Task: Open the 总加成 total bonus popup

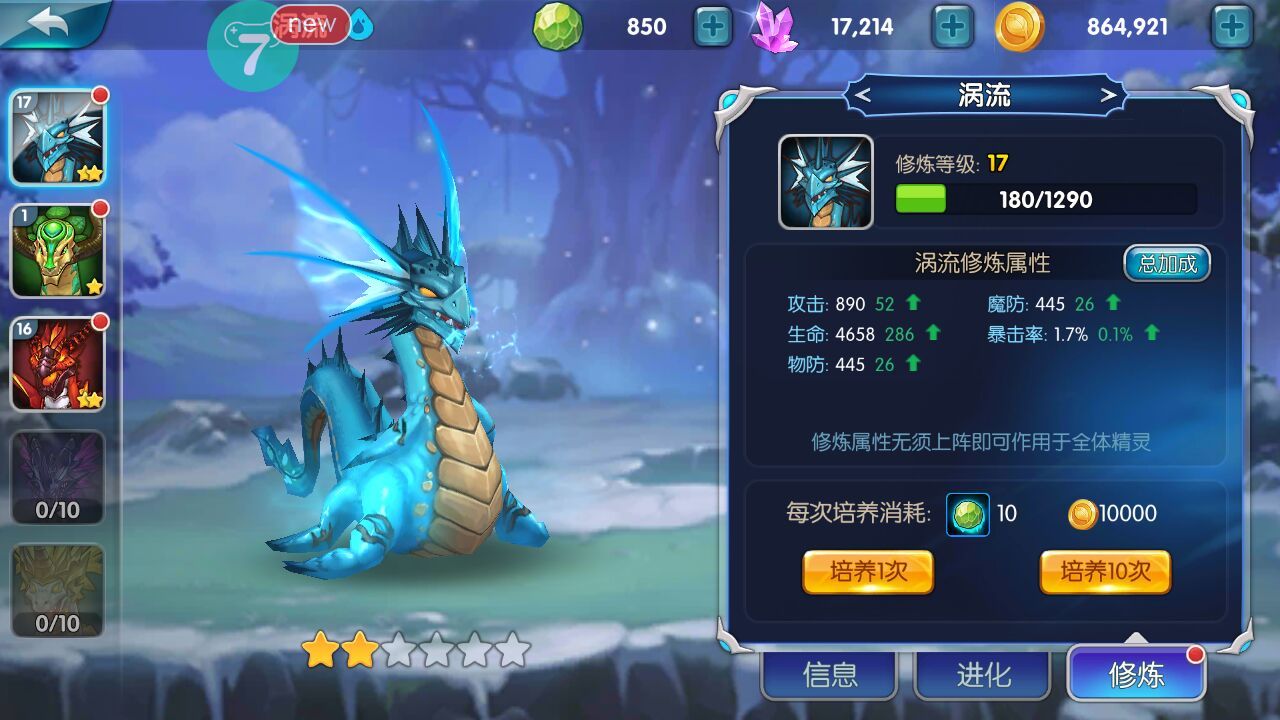Action: point(1167,263)
